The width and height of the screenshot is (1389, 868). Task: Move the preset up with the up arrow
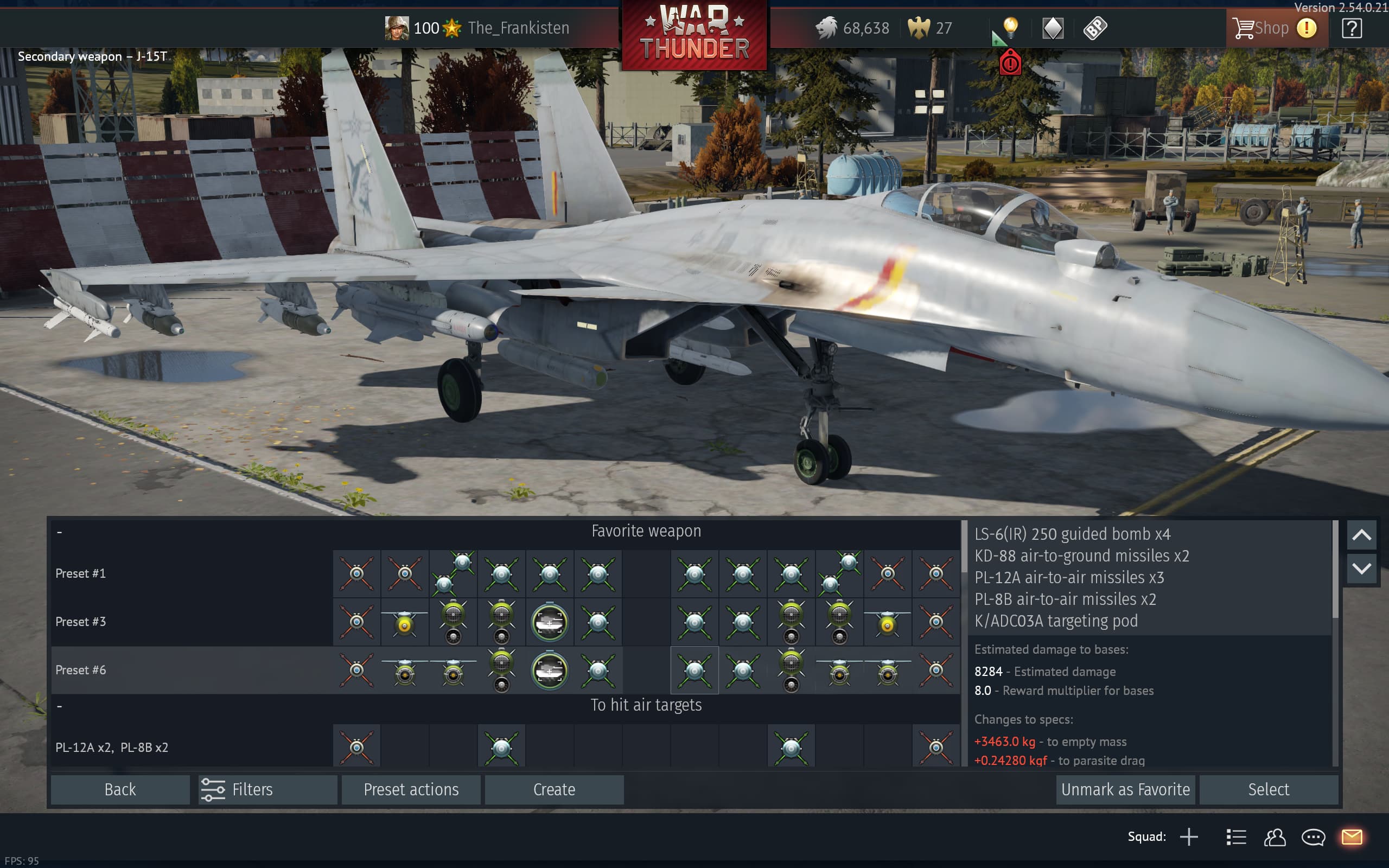(1361, 535)
